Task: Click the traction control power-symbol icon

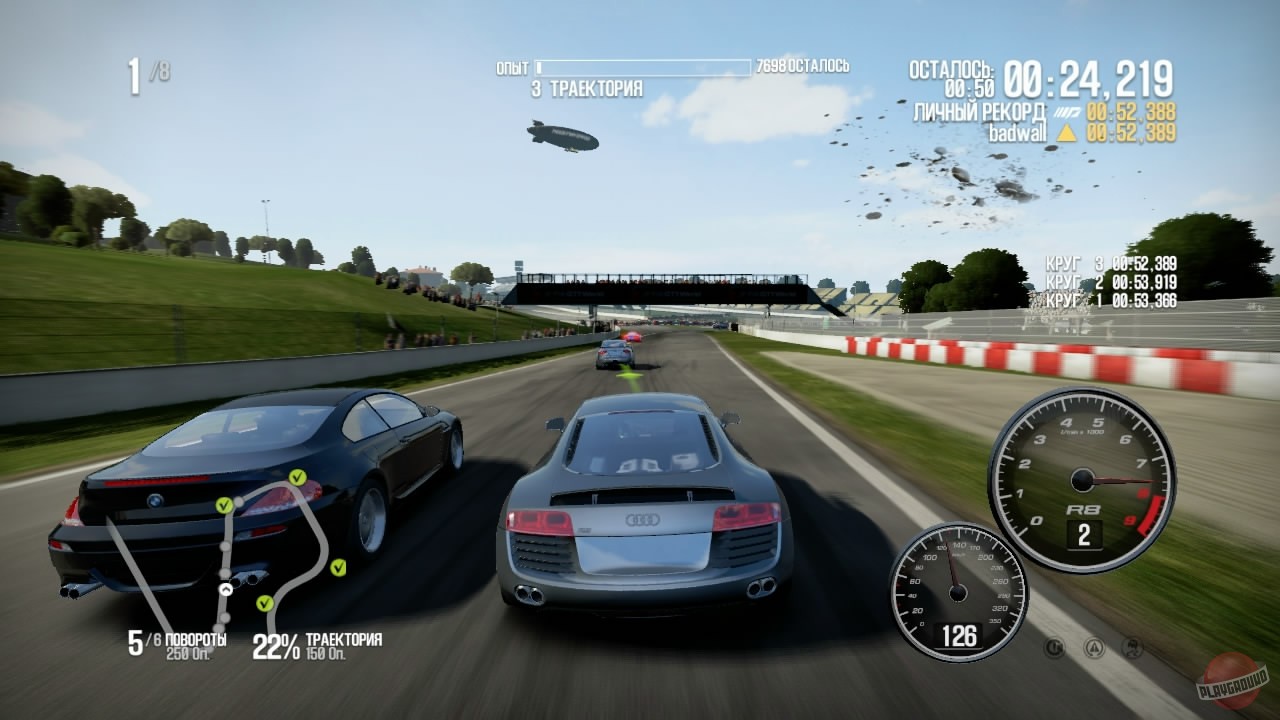Action: (x=1054, y=648)
